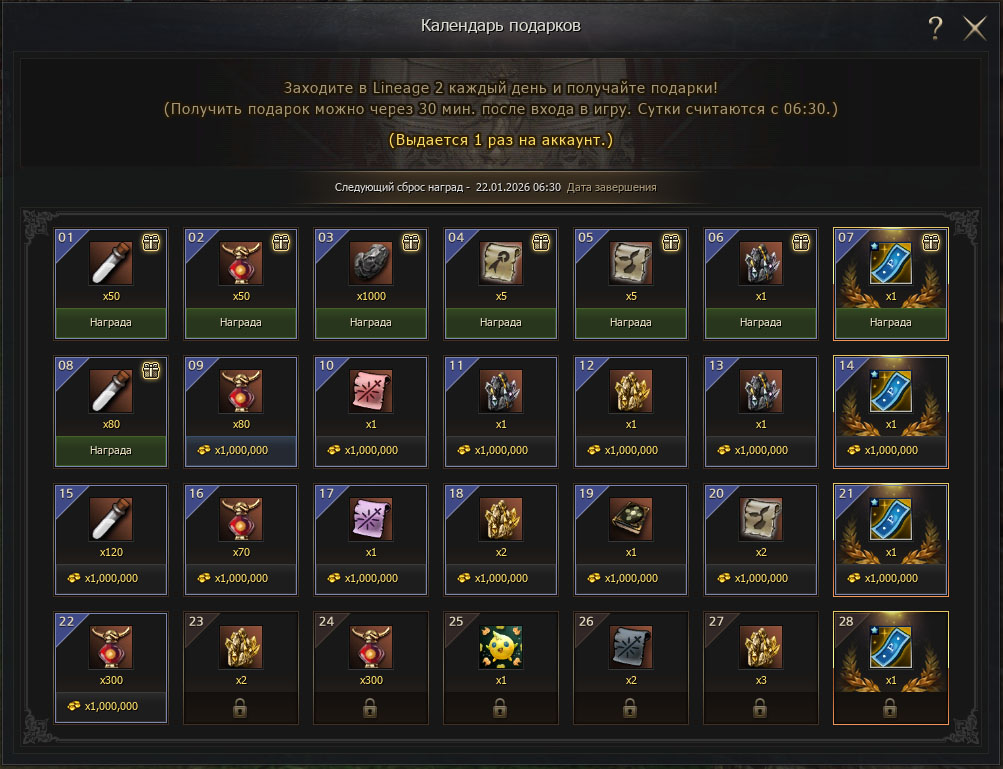Click the locked day 28 ticket tile
1003x769 pixels.
click(890, 667)
